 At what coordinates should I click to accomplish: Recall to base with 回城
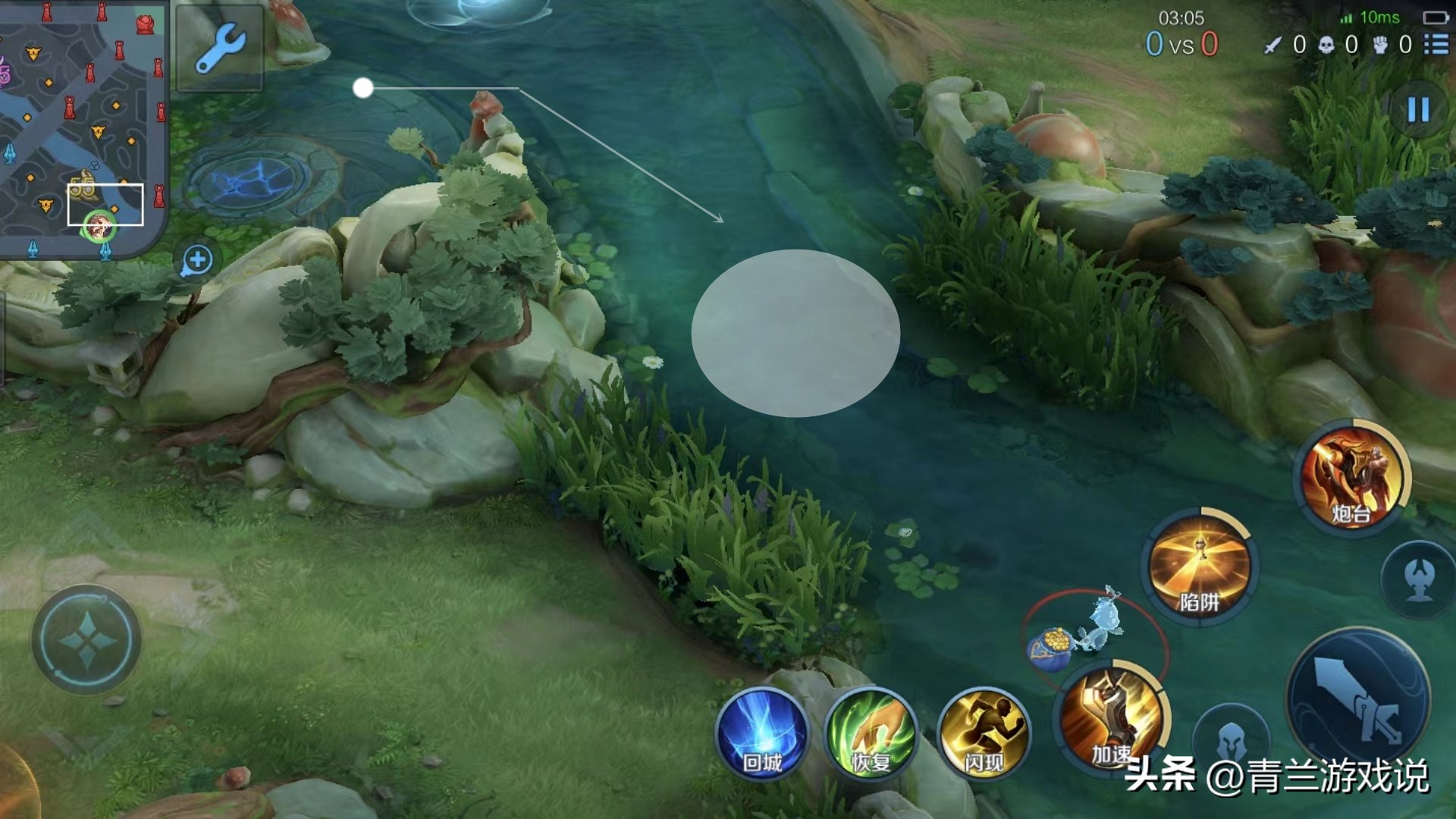click(x=761, y=734)
